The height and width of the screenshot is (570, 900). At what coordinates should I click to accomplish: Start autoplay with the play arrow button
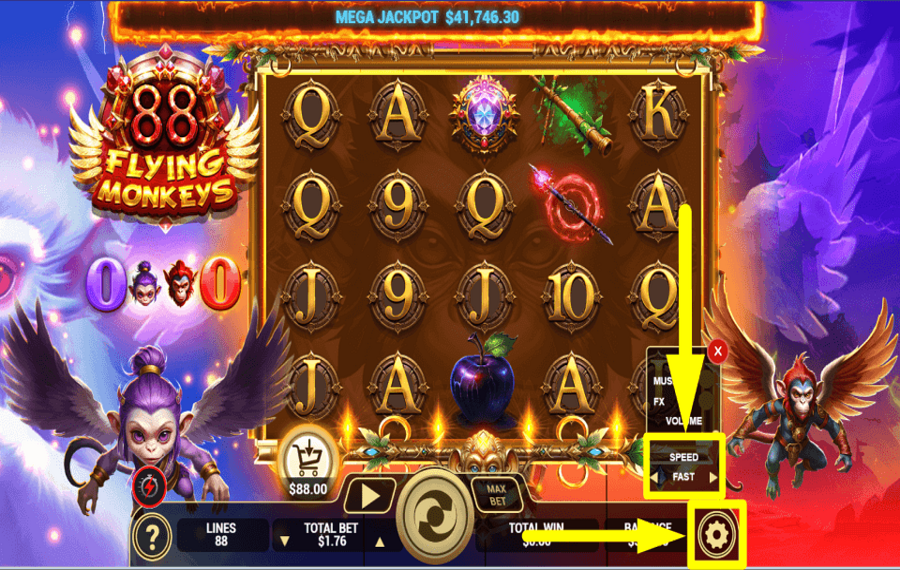point(370,496)
